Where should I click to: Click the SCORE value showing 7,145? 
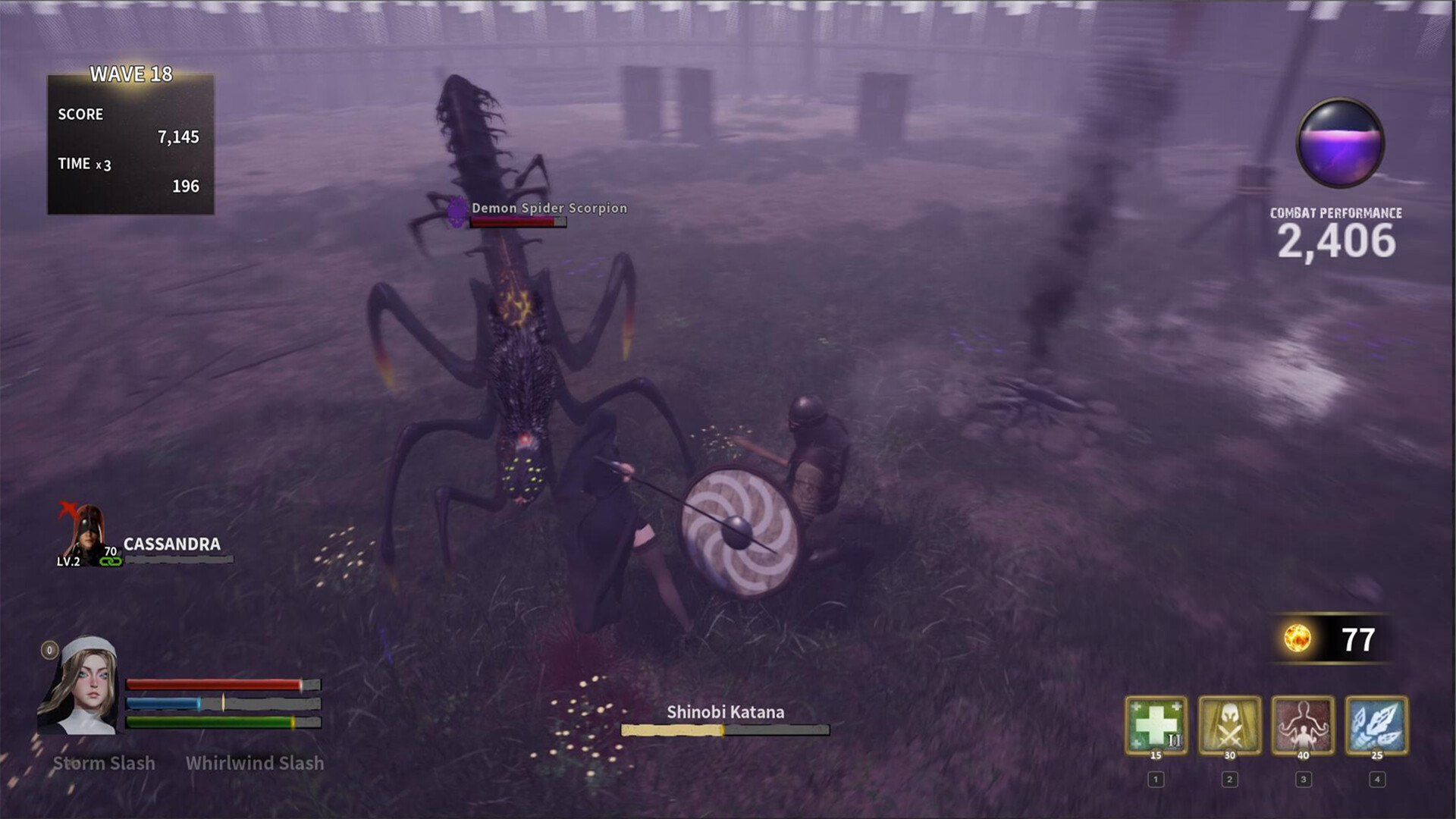click(178, 137)
